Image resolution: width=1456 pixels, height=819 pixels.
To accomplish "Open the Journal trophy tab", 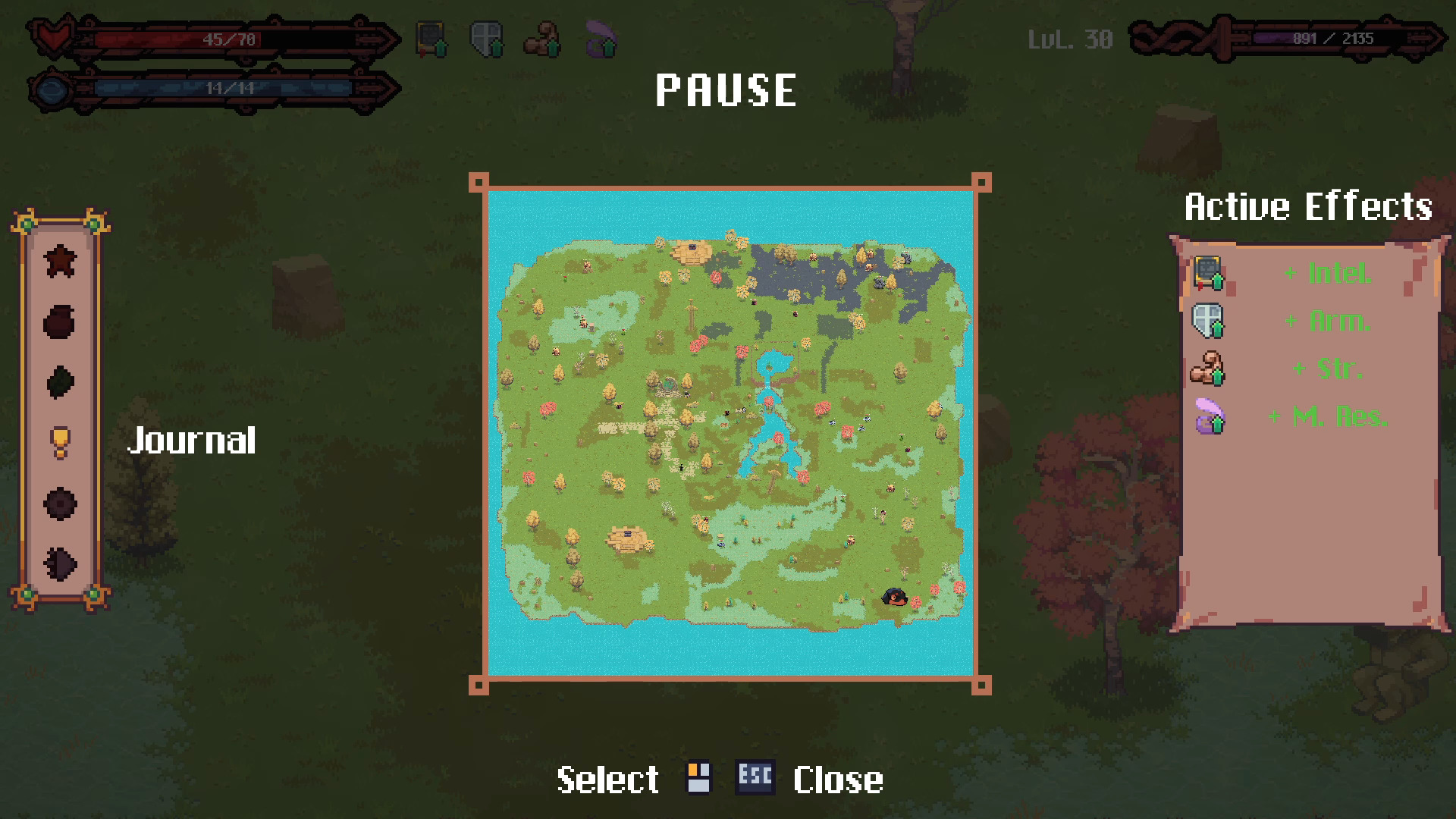I will point(60,441).
